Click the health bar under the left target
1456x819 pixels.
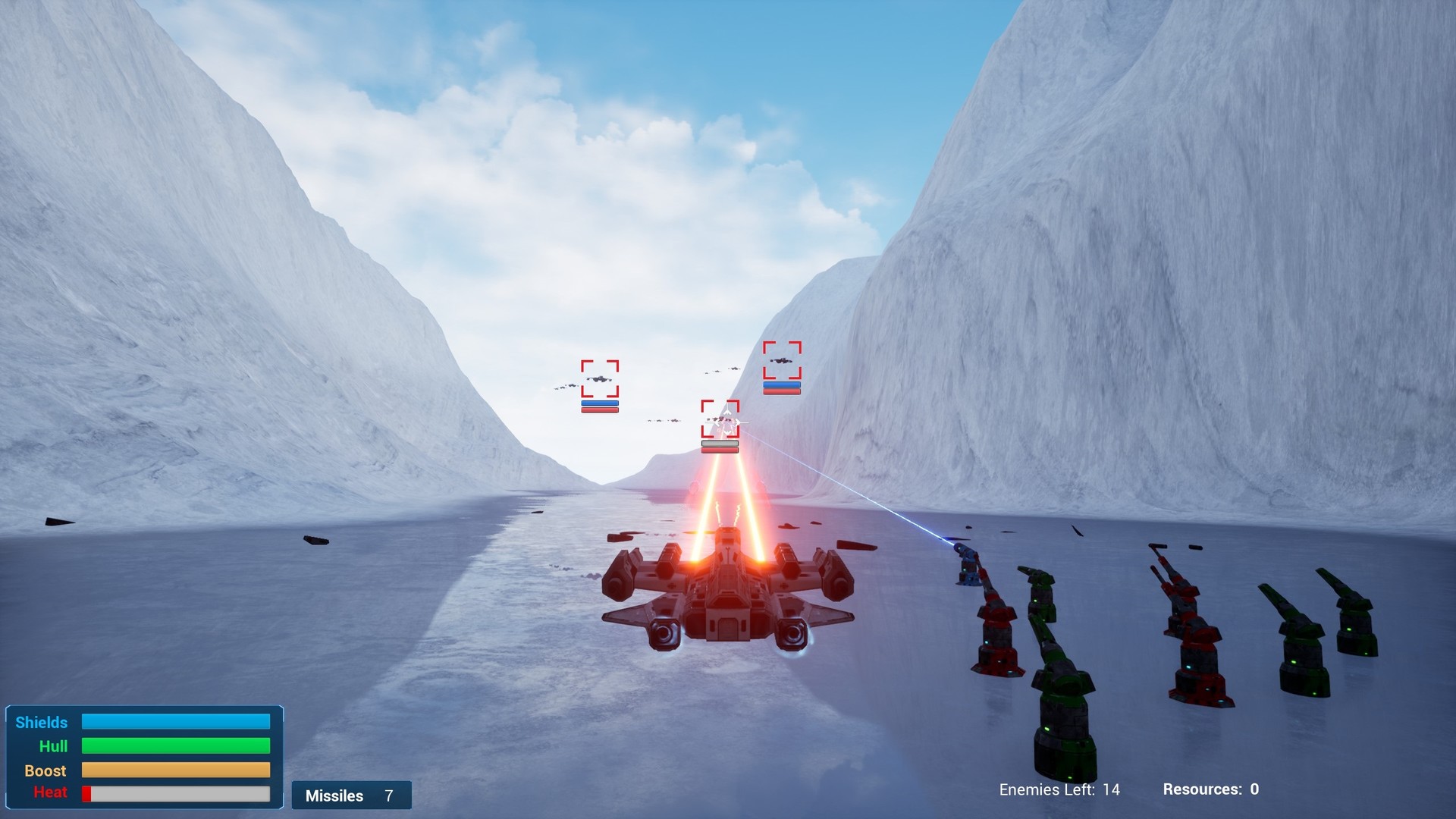600,407
